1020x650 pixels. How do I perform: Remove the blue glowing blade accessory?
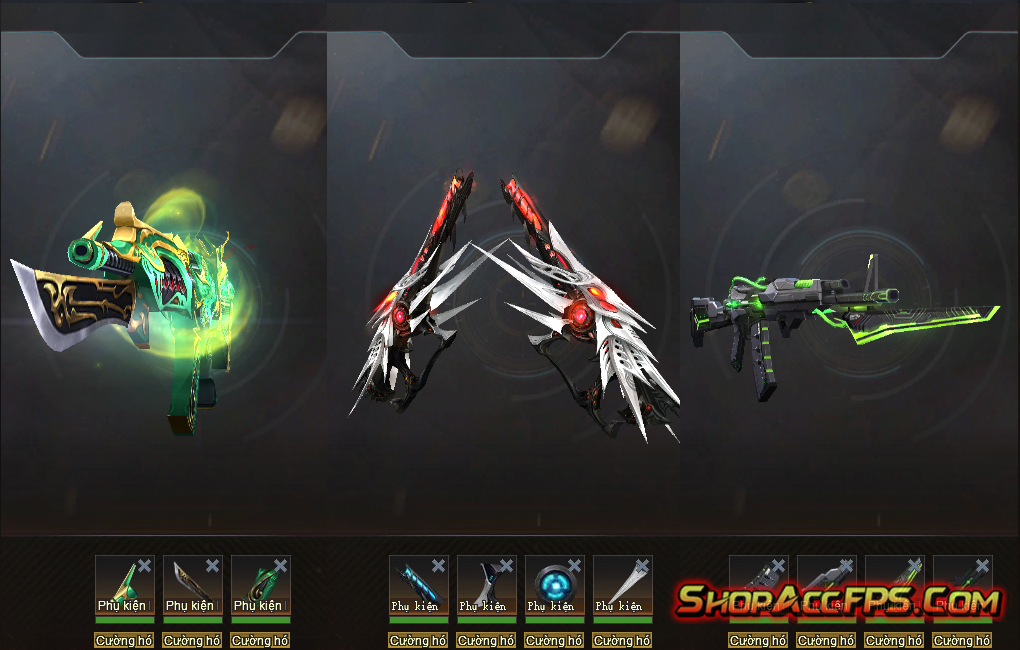(x=439, y=566)
